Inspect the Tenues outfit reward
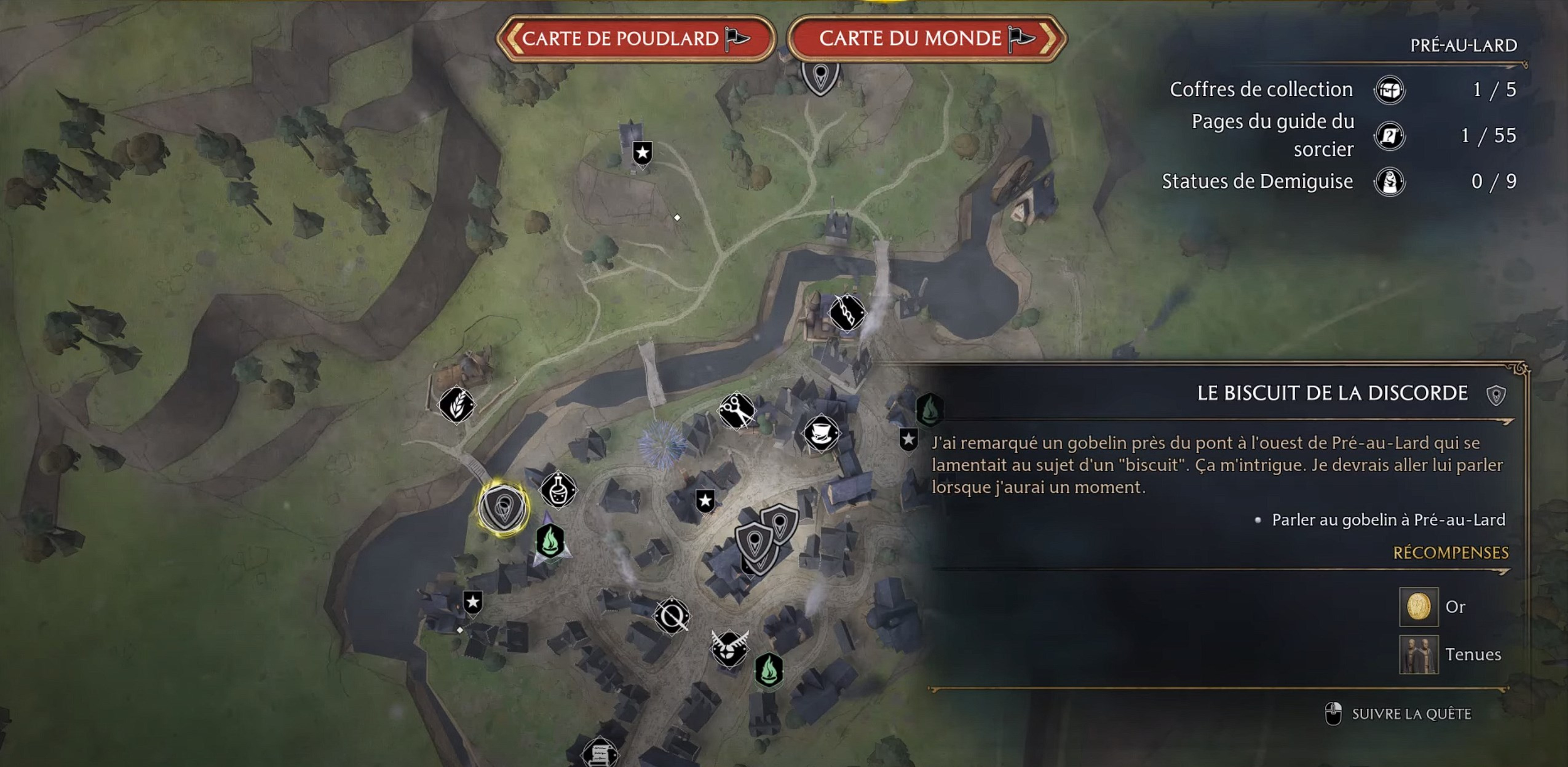Image resolution: width=1568 pixels, height=767 pixels. click(1418, 654)
